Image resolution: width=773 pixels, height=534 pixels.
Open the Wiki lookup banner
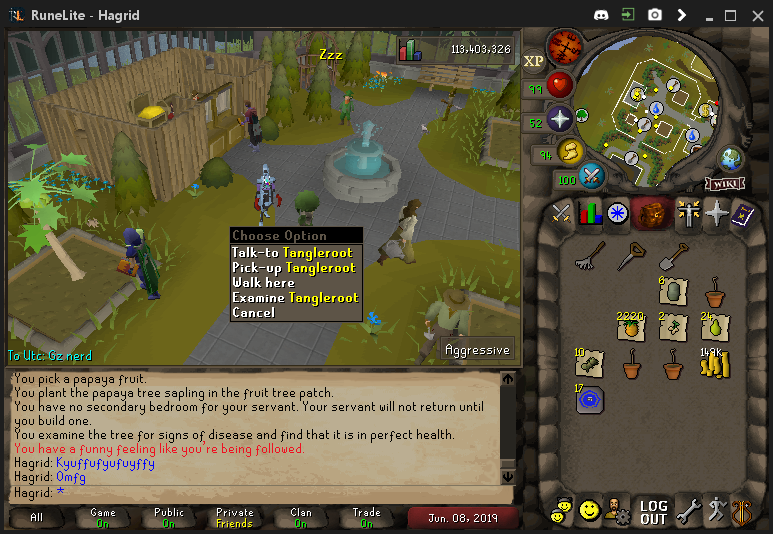(x=724, y=183)
